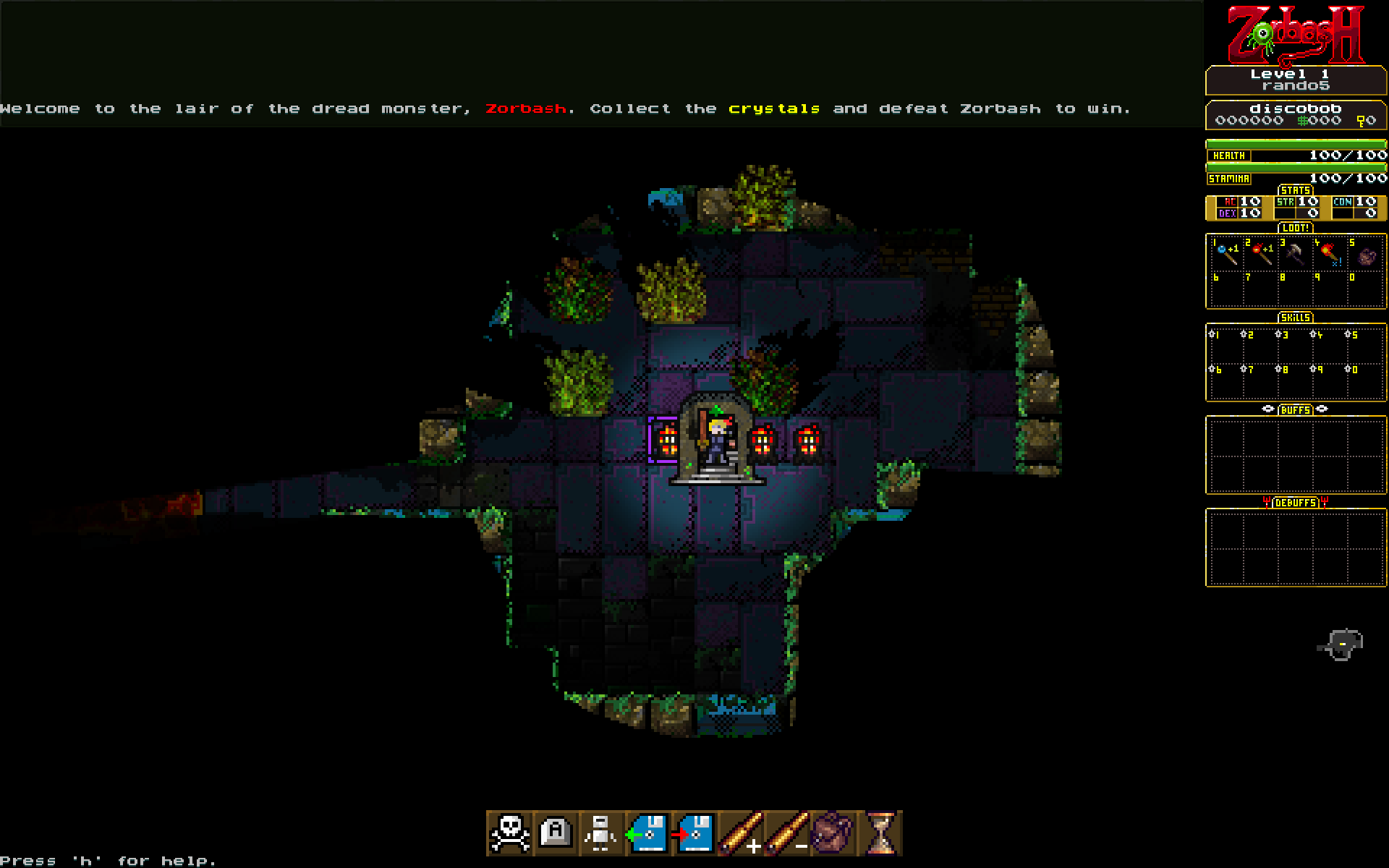The image size is (1389, 868).
Task: Click the Zorbash logo
Action: pos(1296,35)
